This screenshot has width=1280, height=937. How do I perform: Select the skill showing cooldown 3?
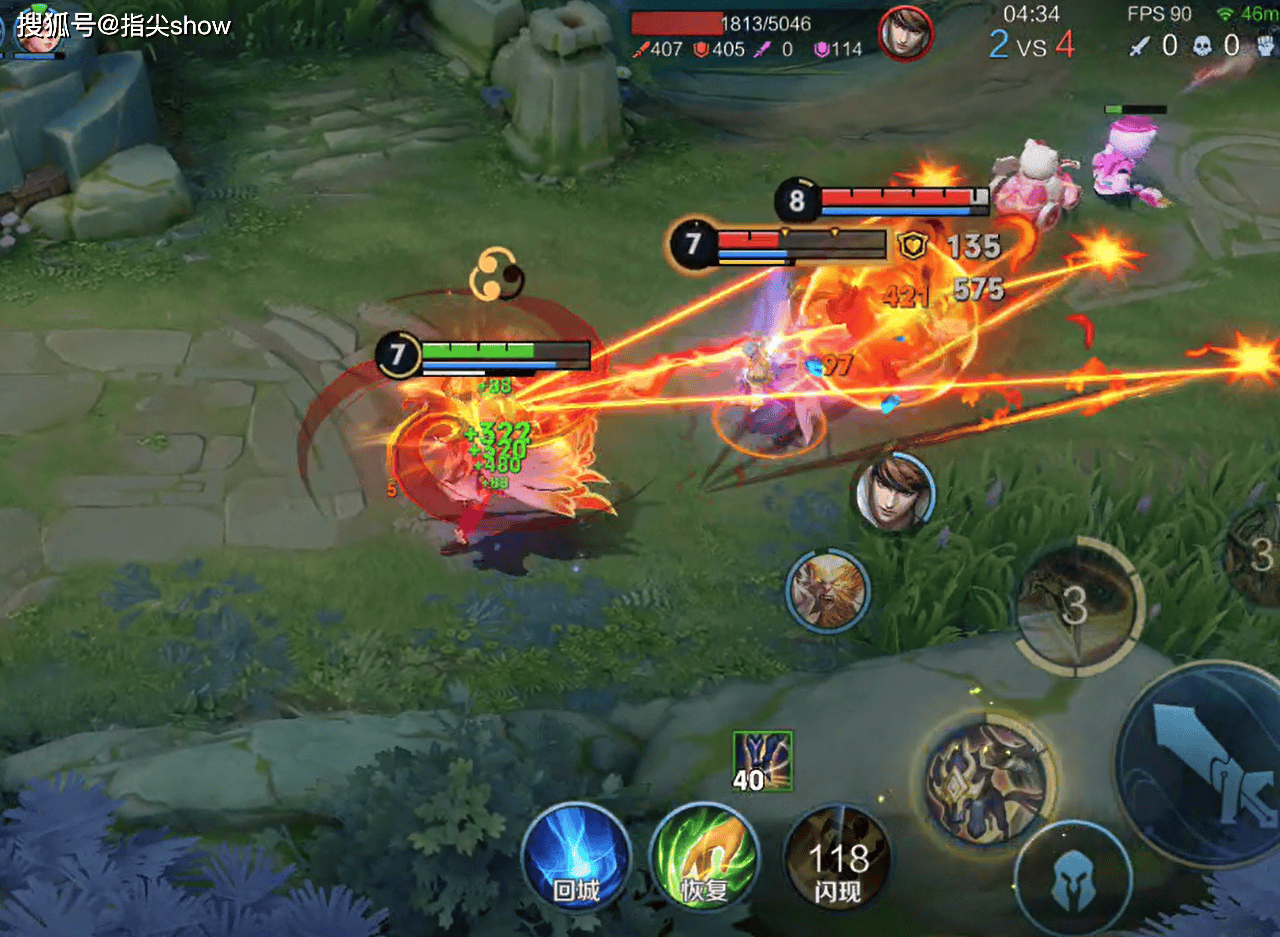point(1076,605)
